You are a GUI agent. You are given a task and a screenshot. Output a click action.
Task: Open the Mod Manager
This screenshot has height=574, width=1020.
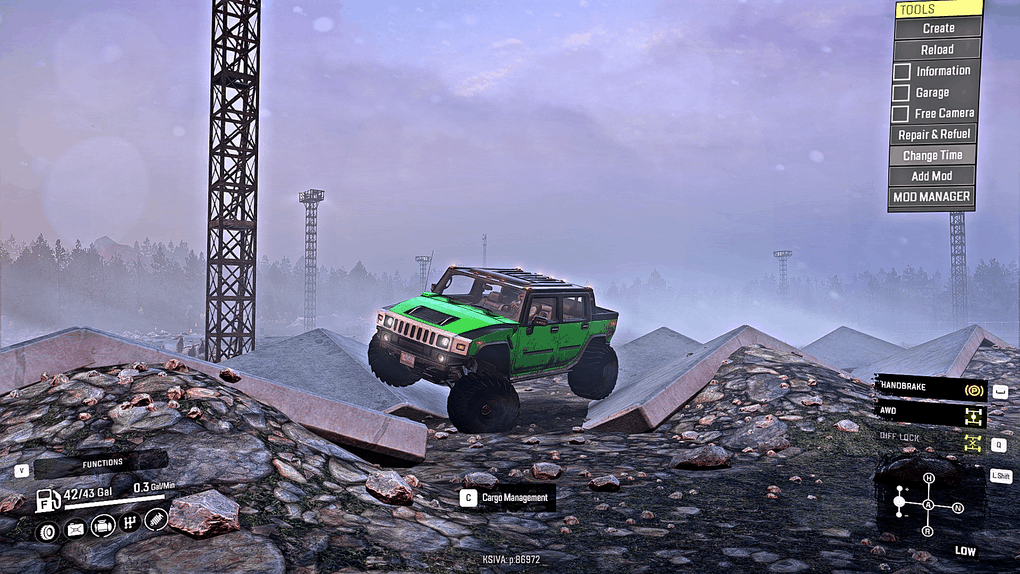[x=931, y=197]
